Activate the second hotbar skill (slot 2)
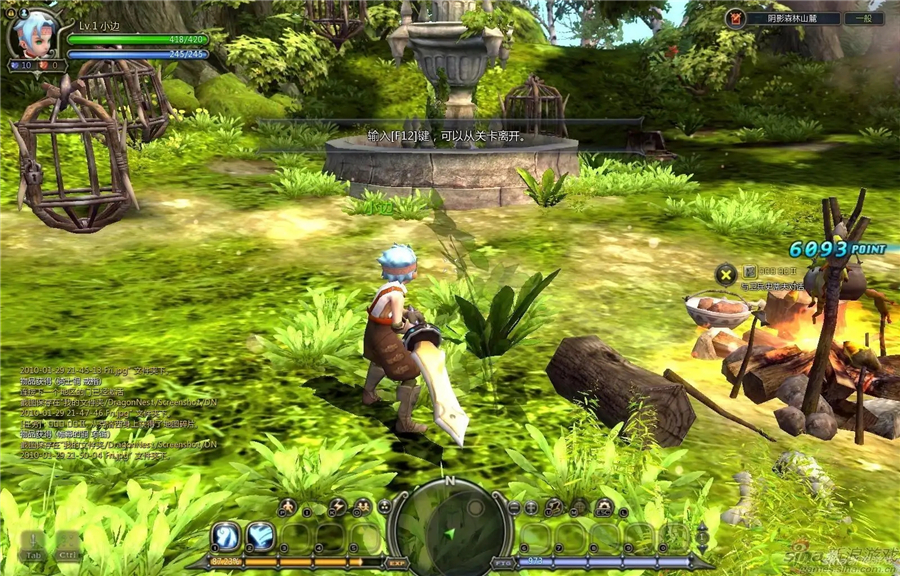This screenshot has height=576, width=900. pos(261,536)
